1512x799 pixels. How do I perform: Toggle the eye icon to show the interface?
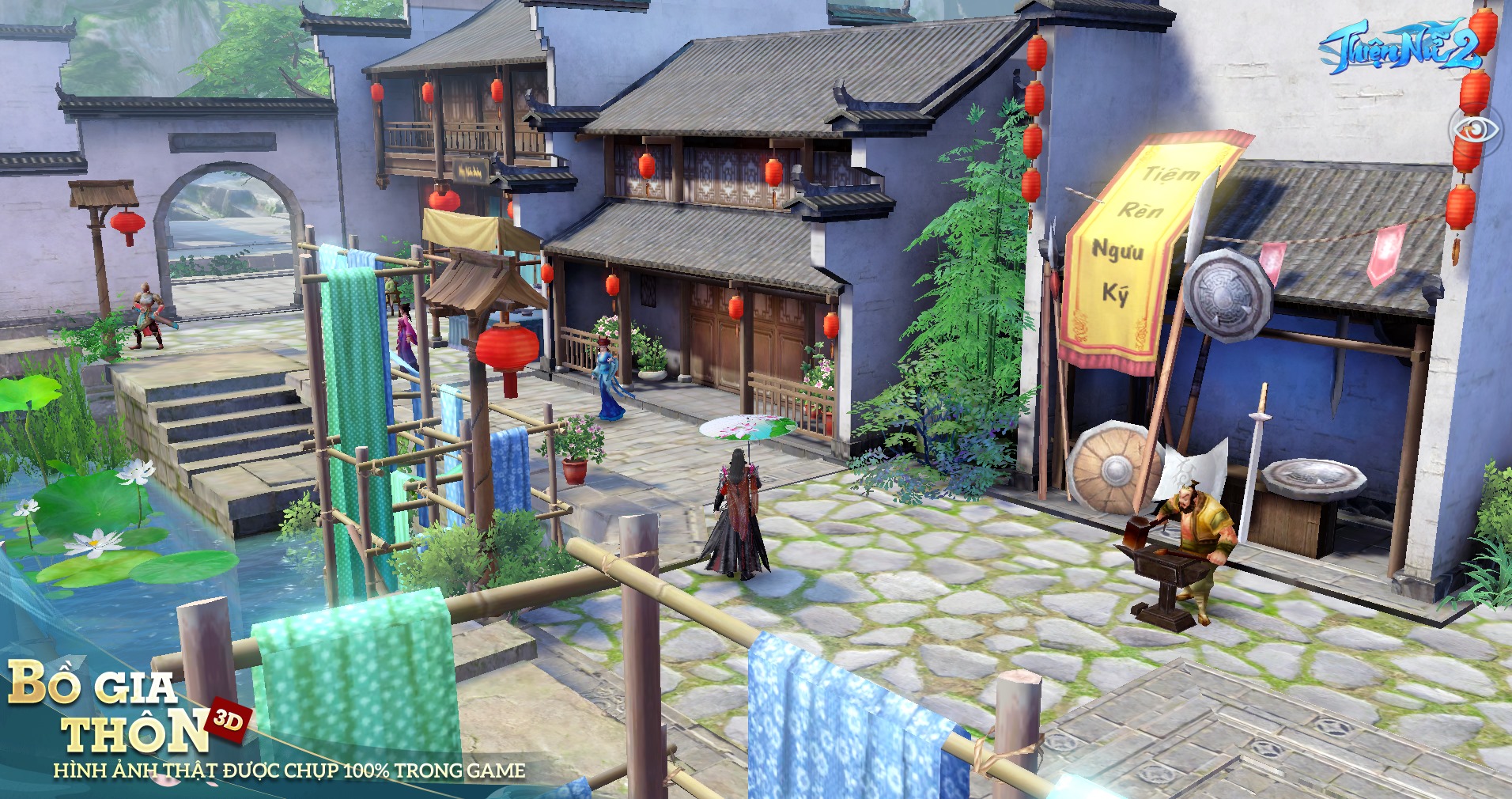pyautogui.click(x=1474, y=131)
